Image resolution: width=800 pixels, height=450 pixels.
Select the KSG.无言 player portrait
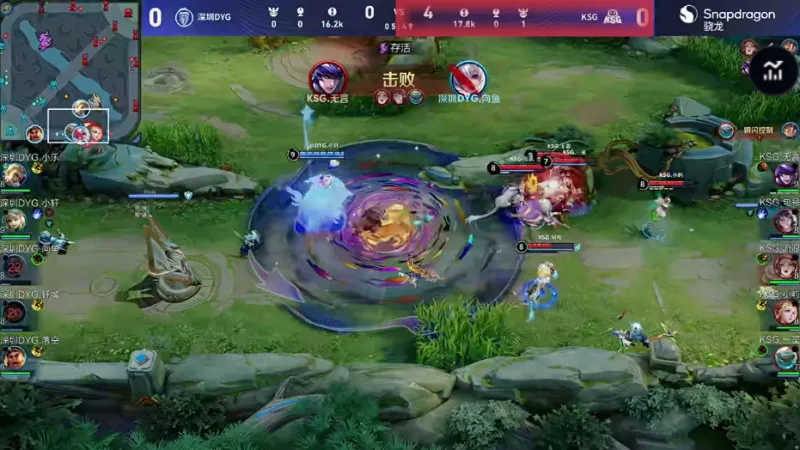pos(786,175)
